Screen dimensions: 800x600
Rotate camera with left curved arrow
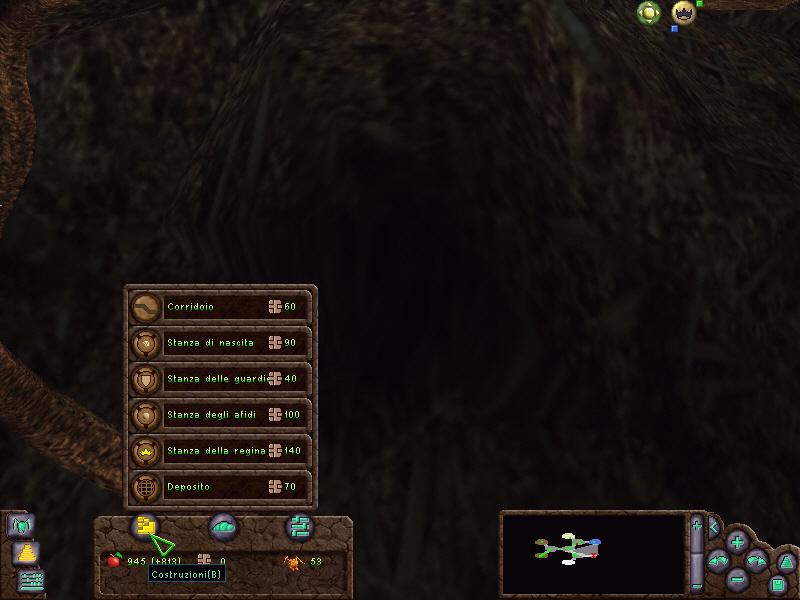coord(717,562)
